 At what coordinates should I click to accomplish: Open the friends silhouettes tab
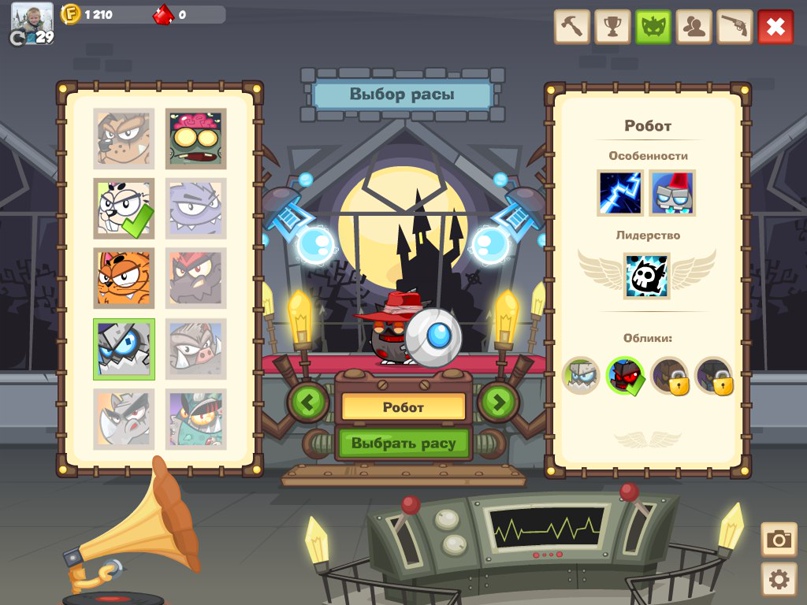(x=694, y=27)
